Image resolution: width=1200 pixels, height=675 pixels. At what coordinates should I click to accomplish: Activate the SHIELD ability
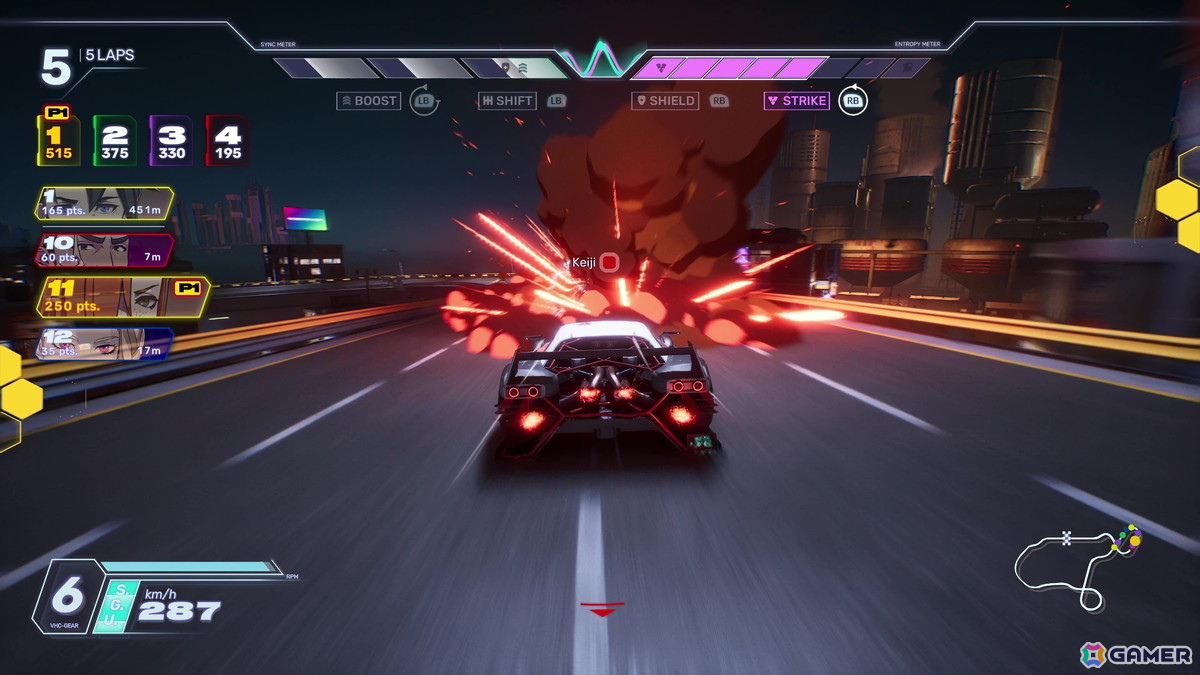[x=666, y=101]
